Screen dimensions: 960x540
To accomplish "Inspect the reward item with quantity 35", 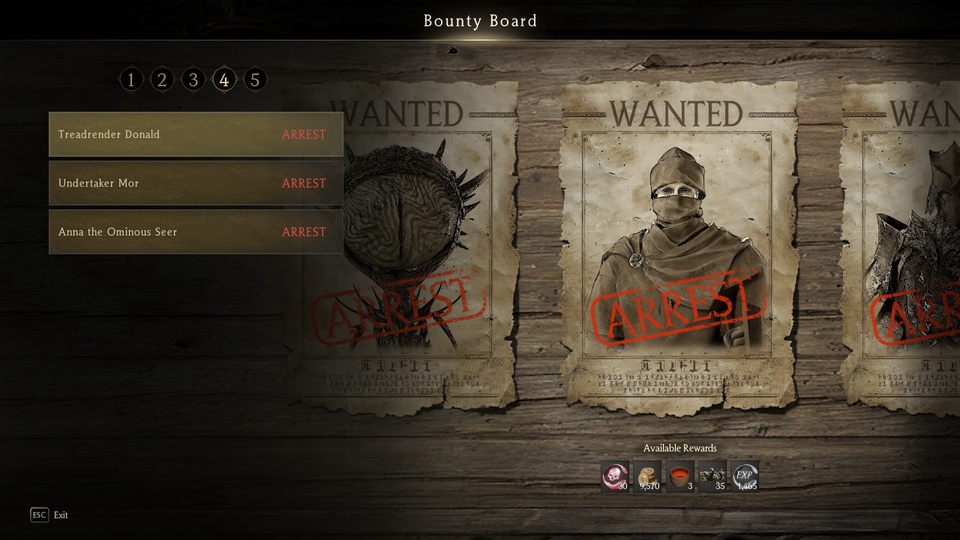I will click(x=712, y=476).
